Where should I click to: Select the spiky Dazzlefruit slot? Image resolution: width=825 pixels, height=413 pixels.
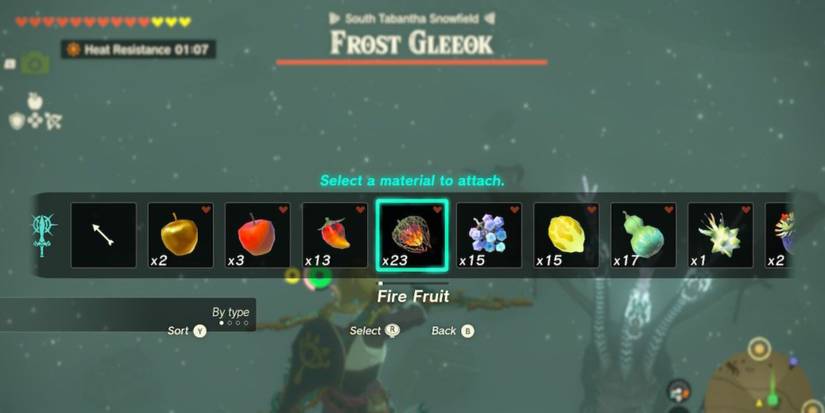tap(720, 235)
